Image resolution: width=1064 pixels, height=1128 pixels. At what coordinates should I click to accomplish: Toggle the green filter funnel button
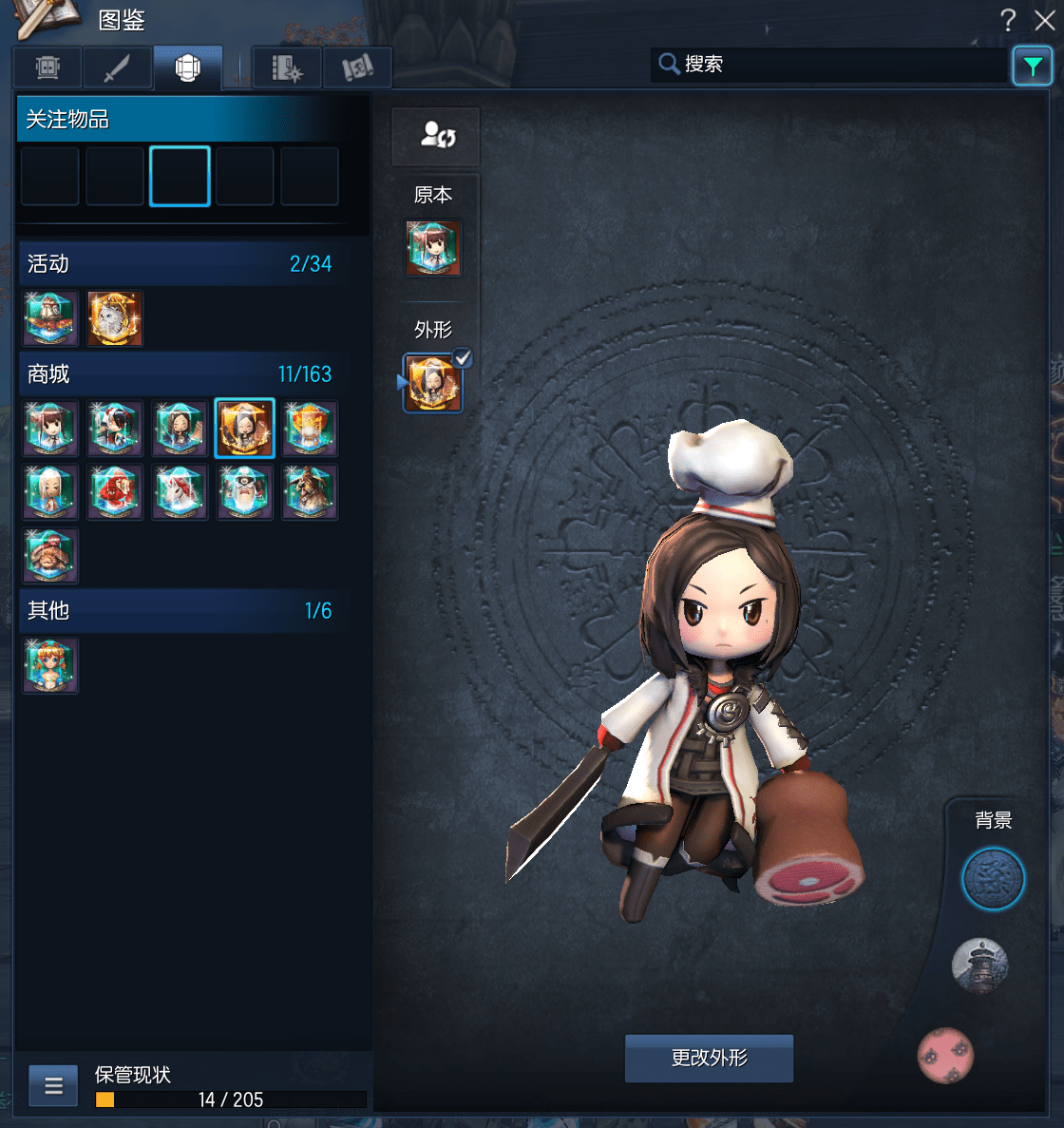coord(1032,66)
